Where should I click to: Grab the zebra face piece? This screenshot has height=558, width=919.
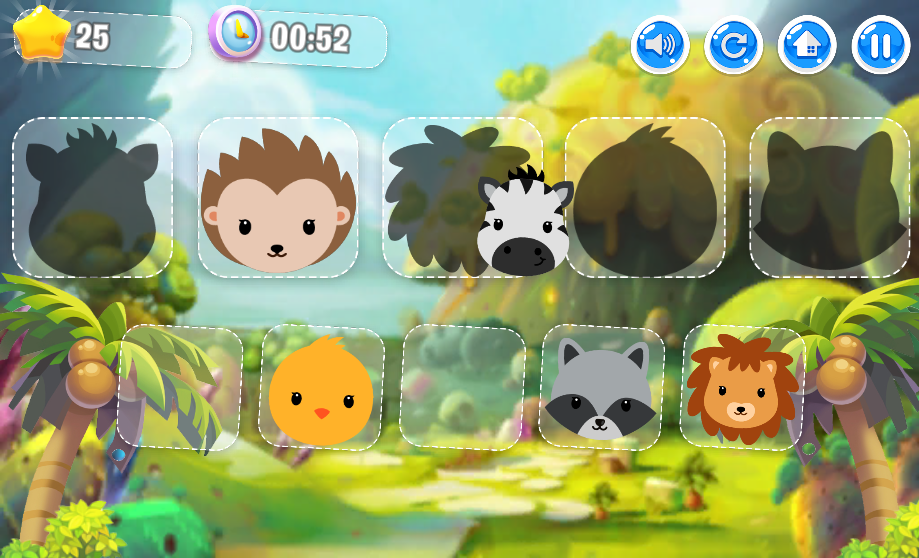click(524, 224)
